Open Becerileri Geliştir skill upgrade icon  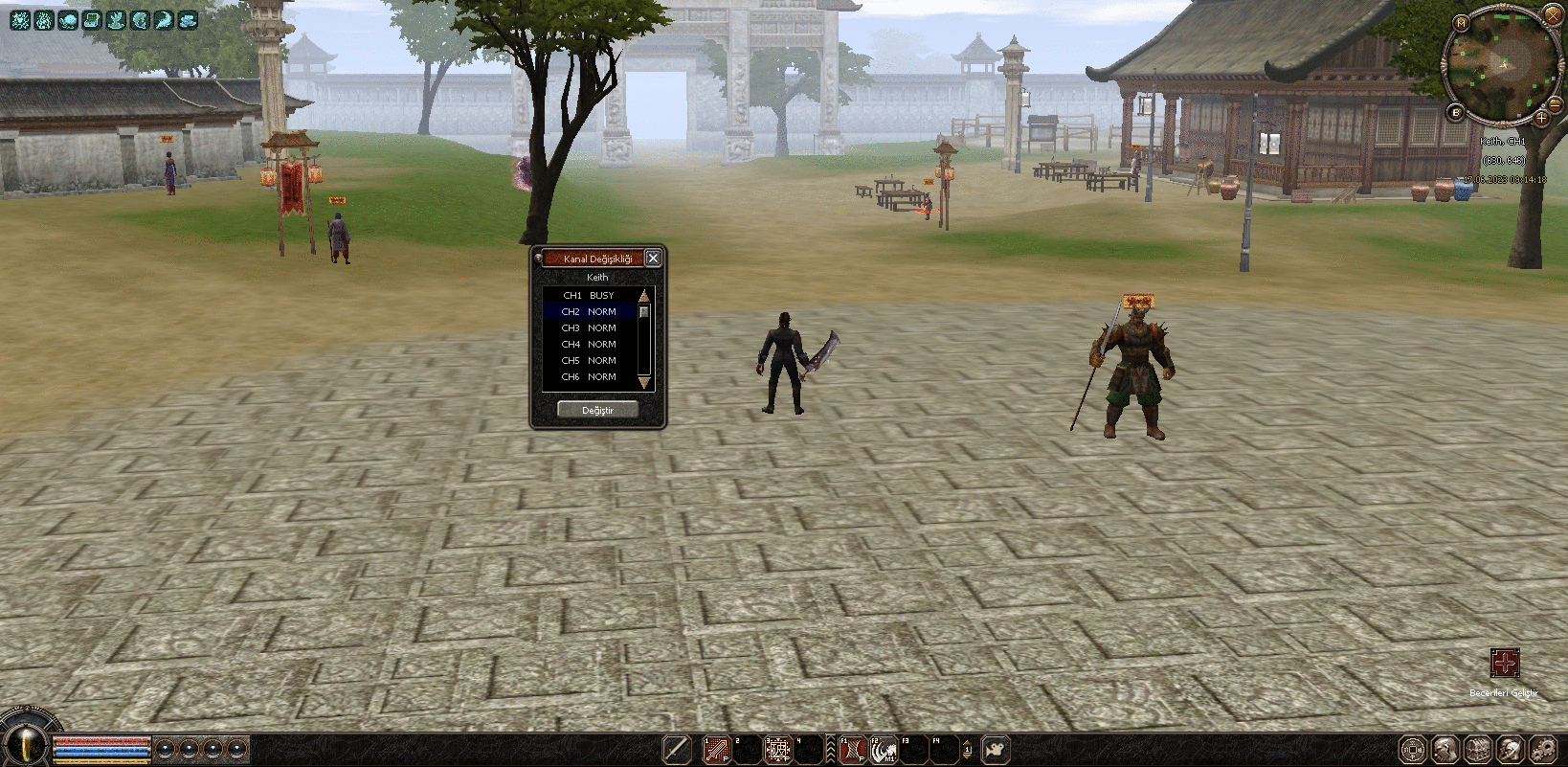[x=1504, y=663]
